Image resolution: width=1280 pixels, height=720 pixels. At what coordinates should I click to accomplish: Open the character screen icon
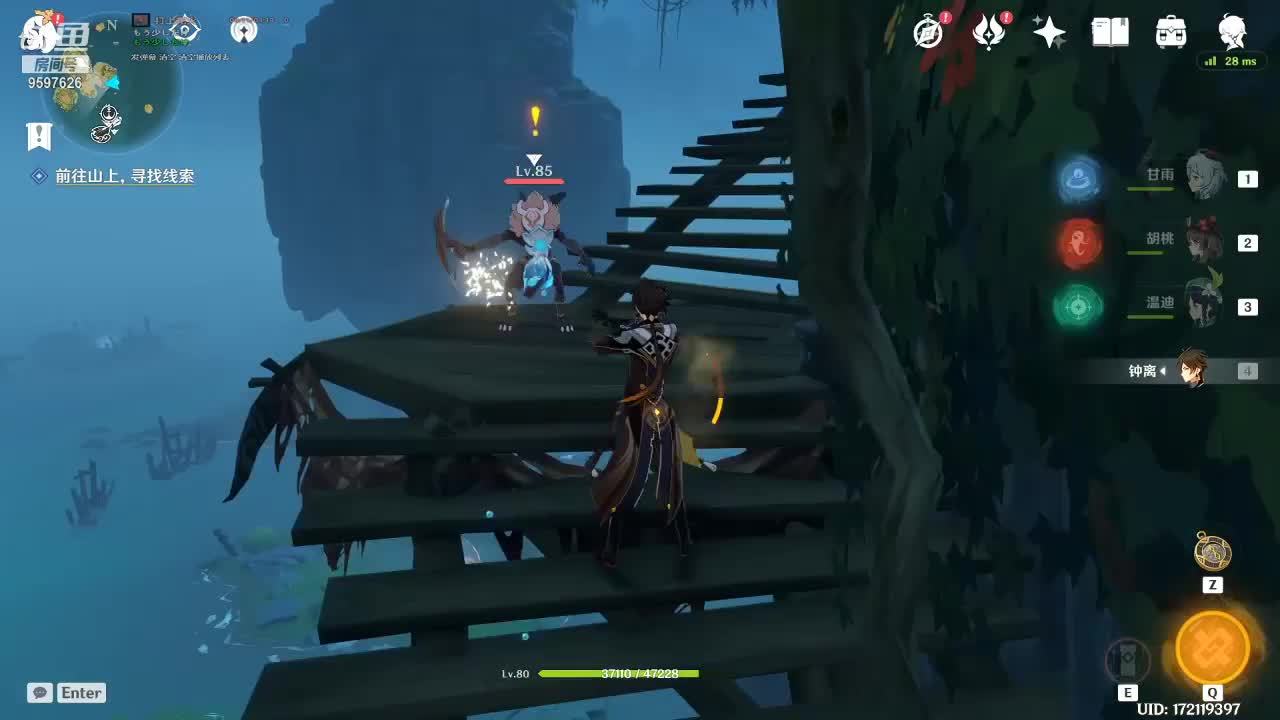[1232, 33]
